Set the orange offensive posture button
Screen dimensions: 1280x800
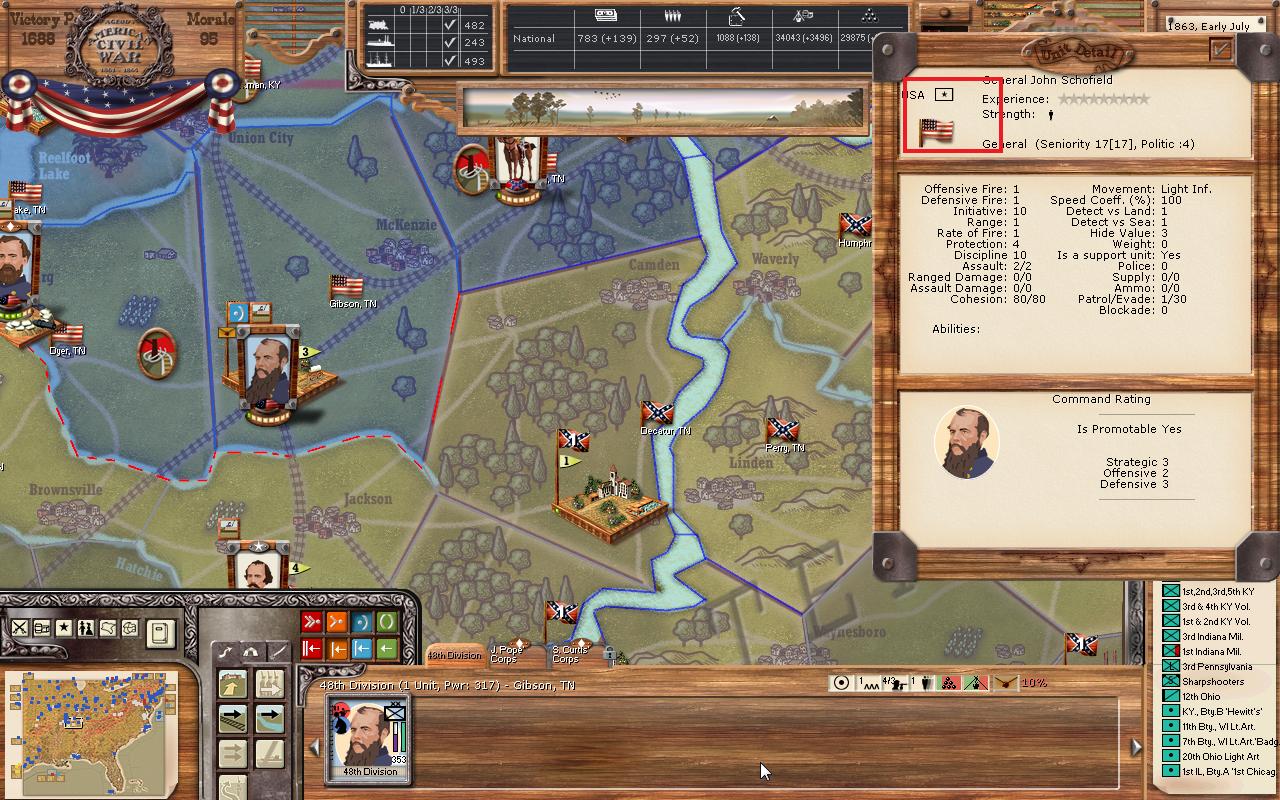click(x=337, y=623)
